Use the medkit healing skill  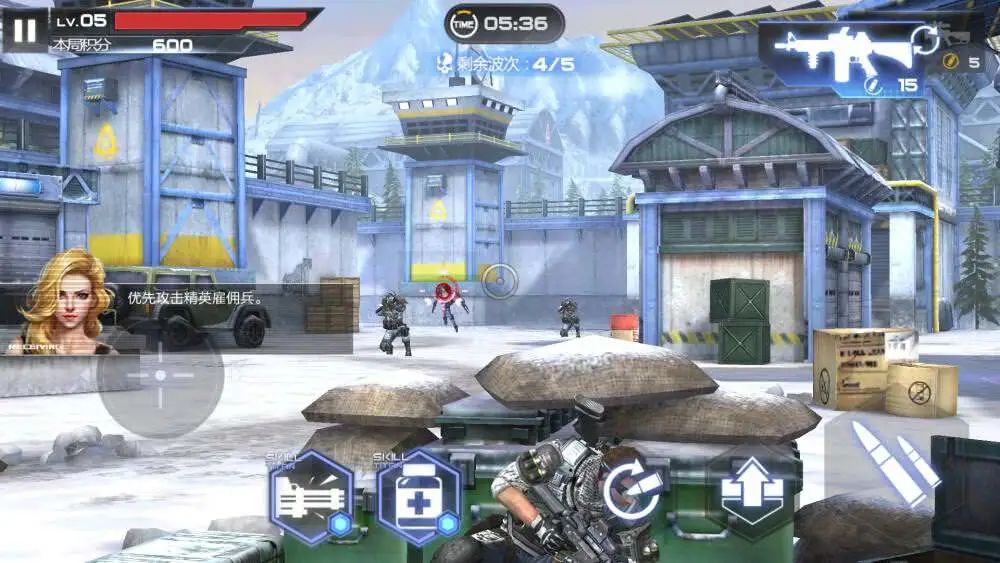[x=418, y=497]
